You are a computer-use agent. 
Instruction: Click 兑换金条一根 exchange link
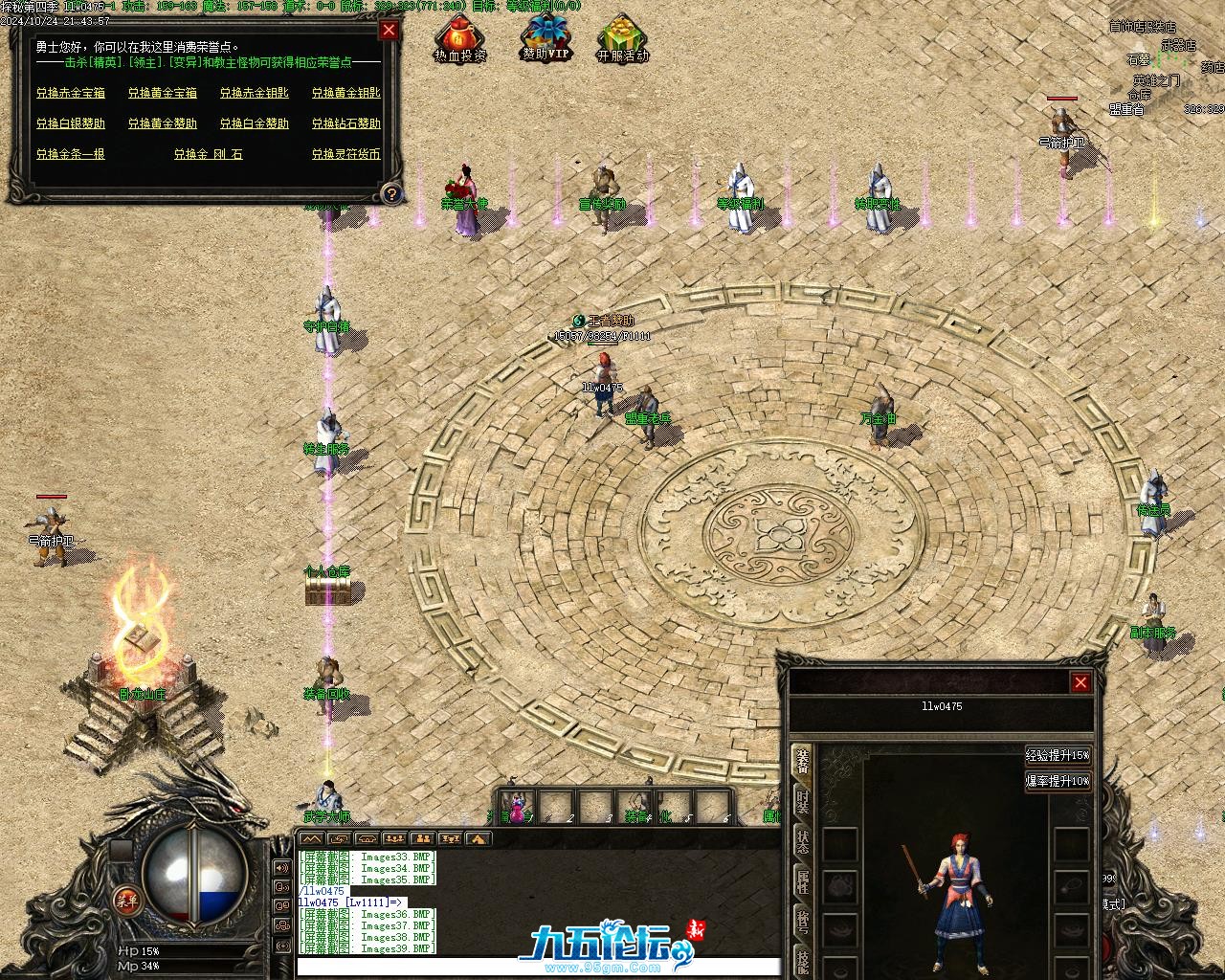point(71,154)
